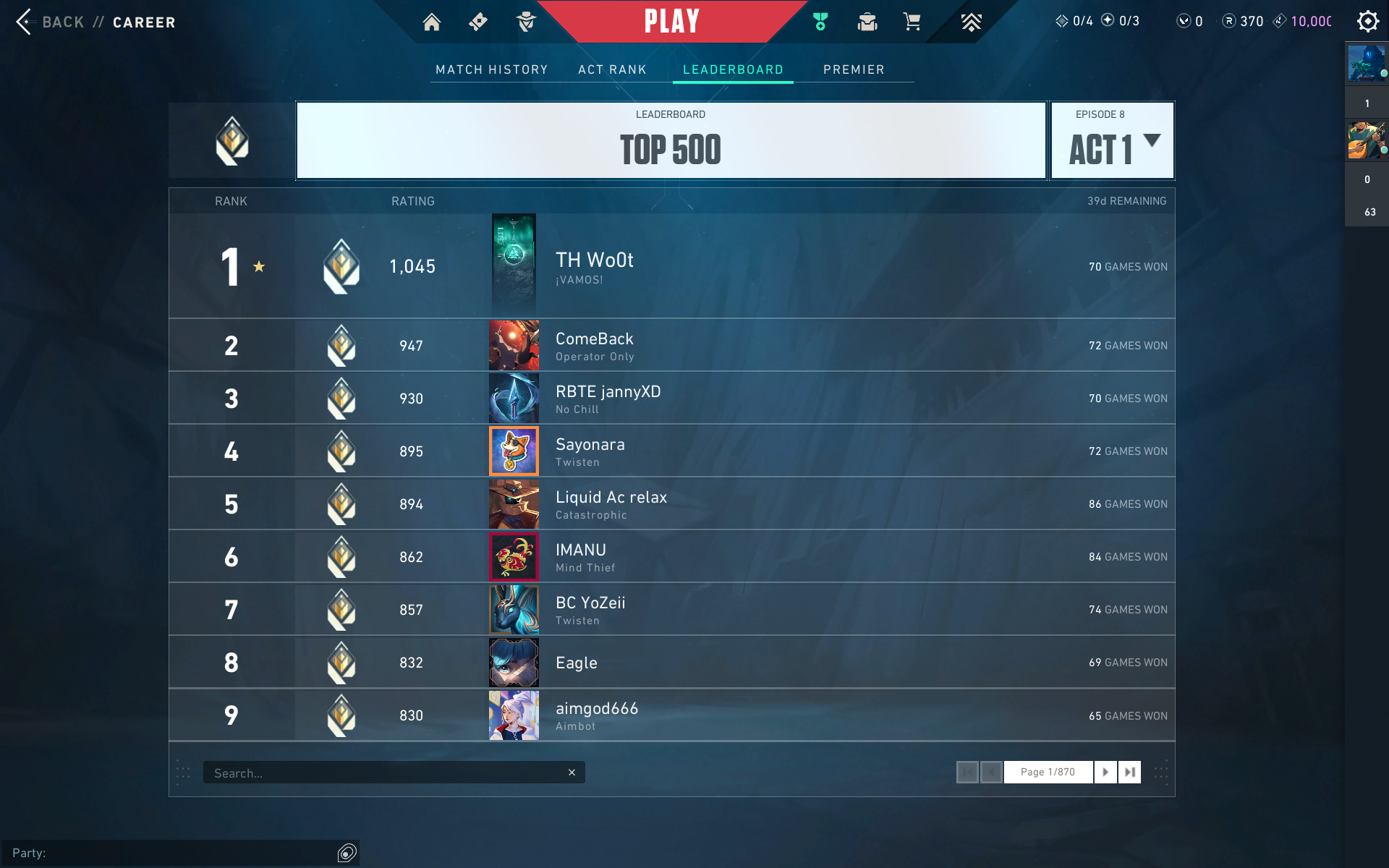Clear the search with the X
Screen dimensions: 1389x868
[x=572, y=772]
